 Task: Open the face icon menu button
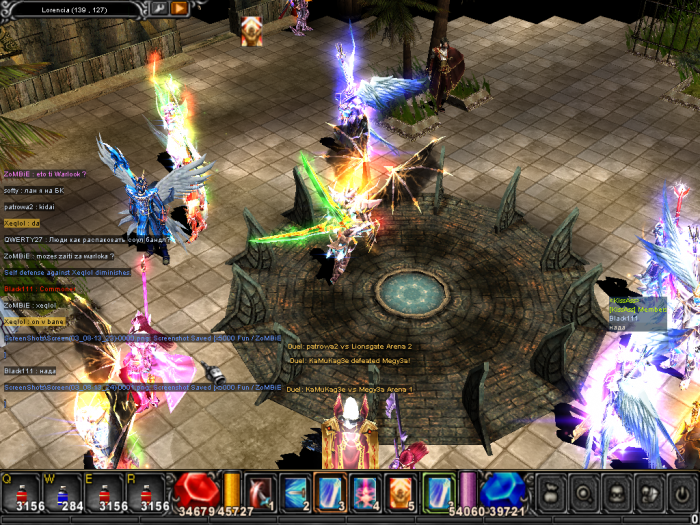[616, 492]
